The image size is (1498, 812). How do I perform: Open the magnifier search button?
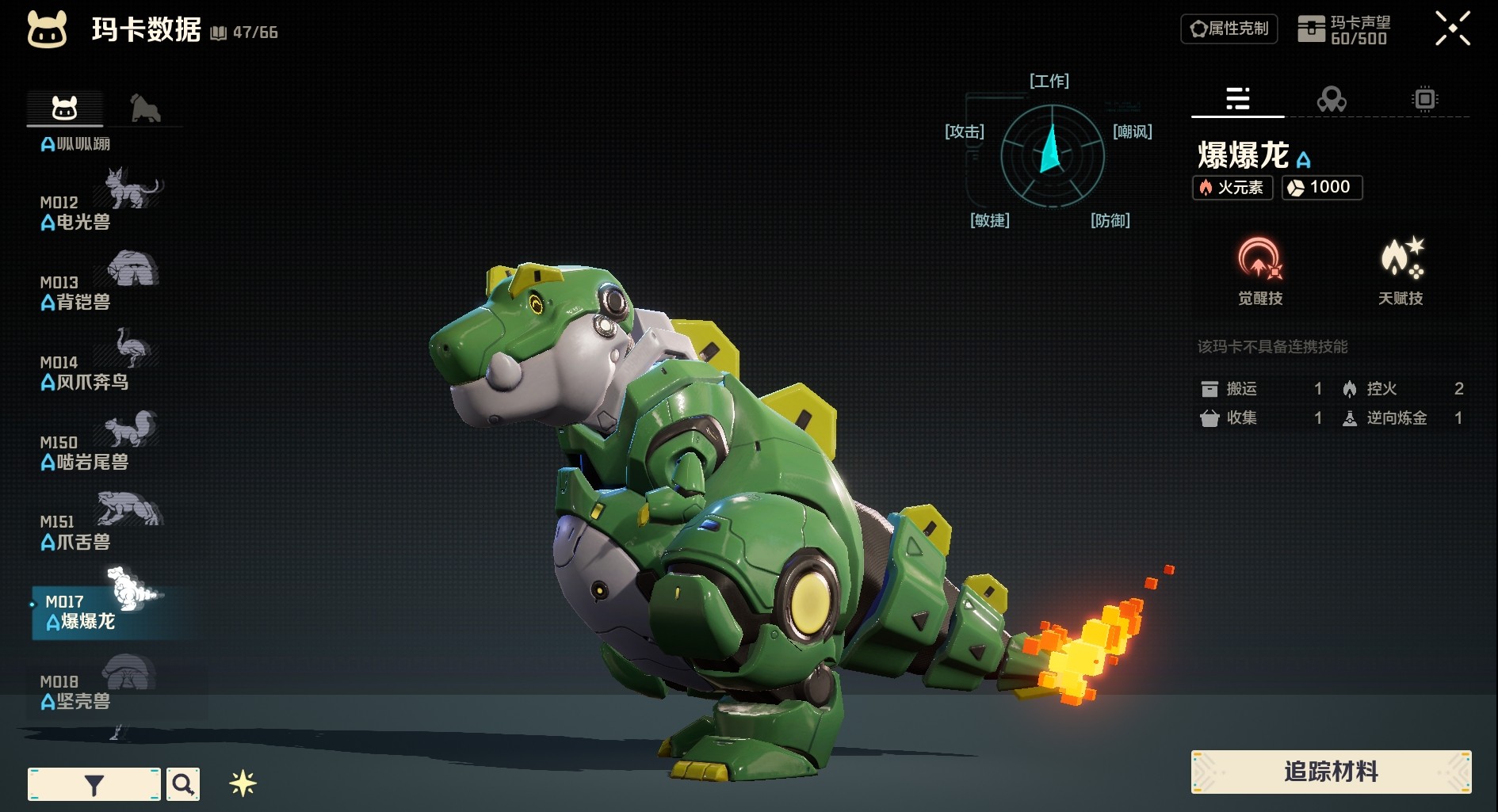183,784
